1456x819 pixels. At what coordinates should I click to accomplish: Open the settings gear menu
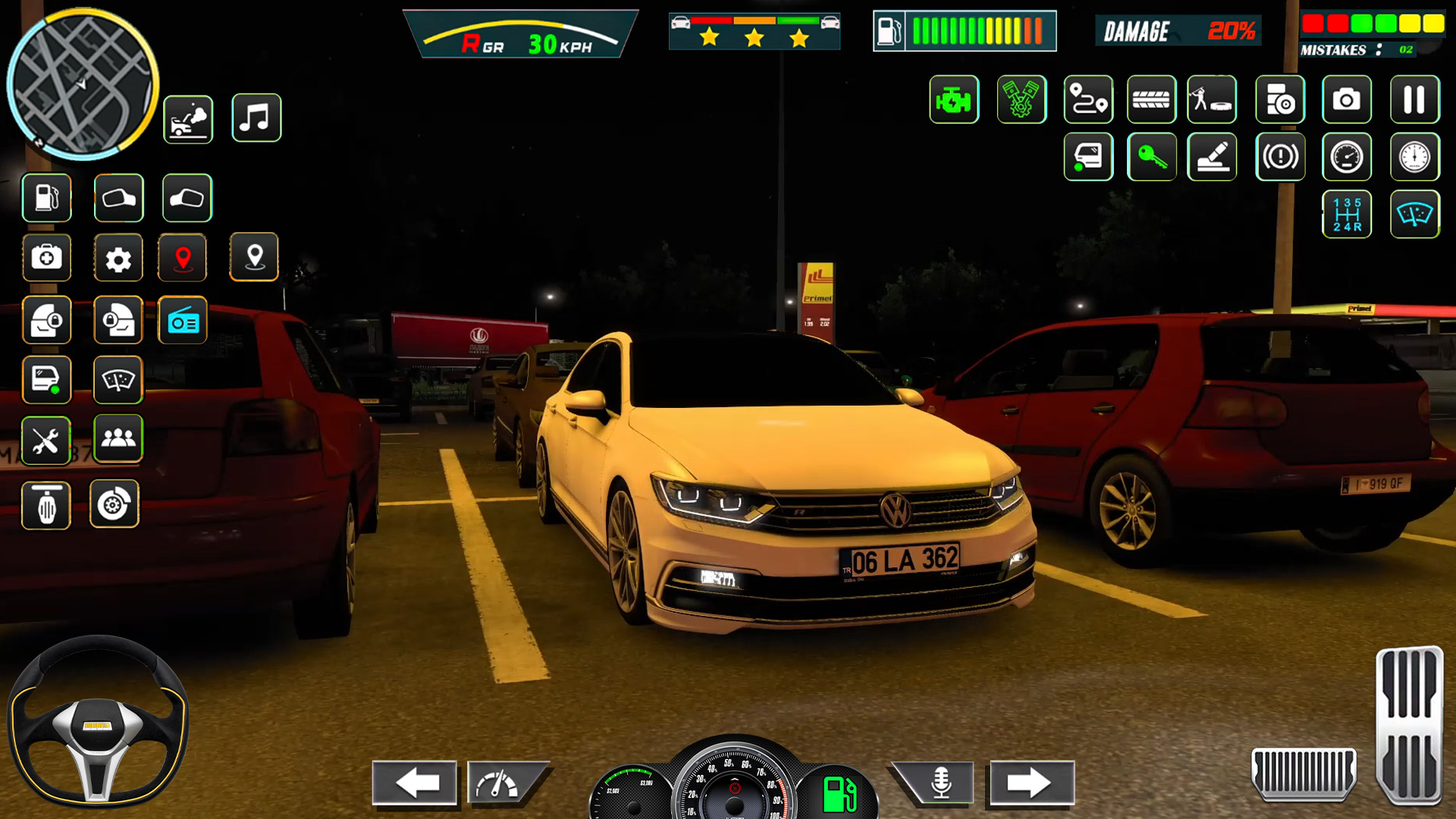pyautogui.click(x=119, y=258)
